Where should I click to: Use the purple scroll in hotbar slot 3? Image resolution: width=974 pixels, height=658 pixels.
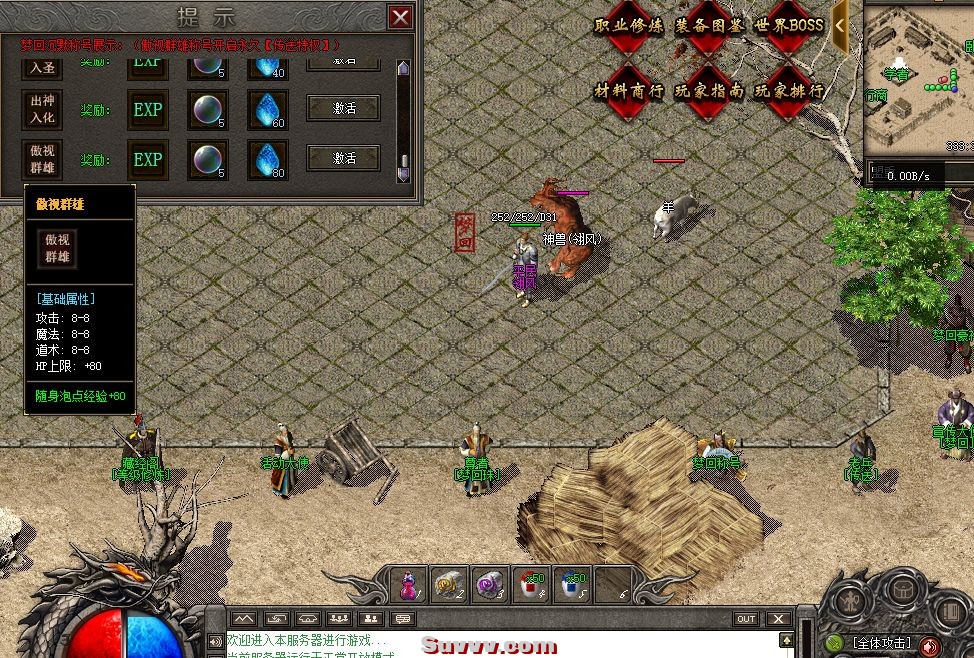point(489,584)
